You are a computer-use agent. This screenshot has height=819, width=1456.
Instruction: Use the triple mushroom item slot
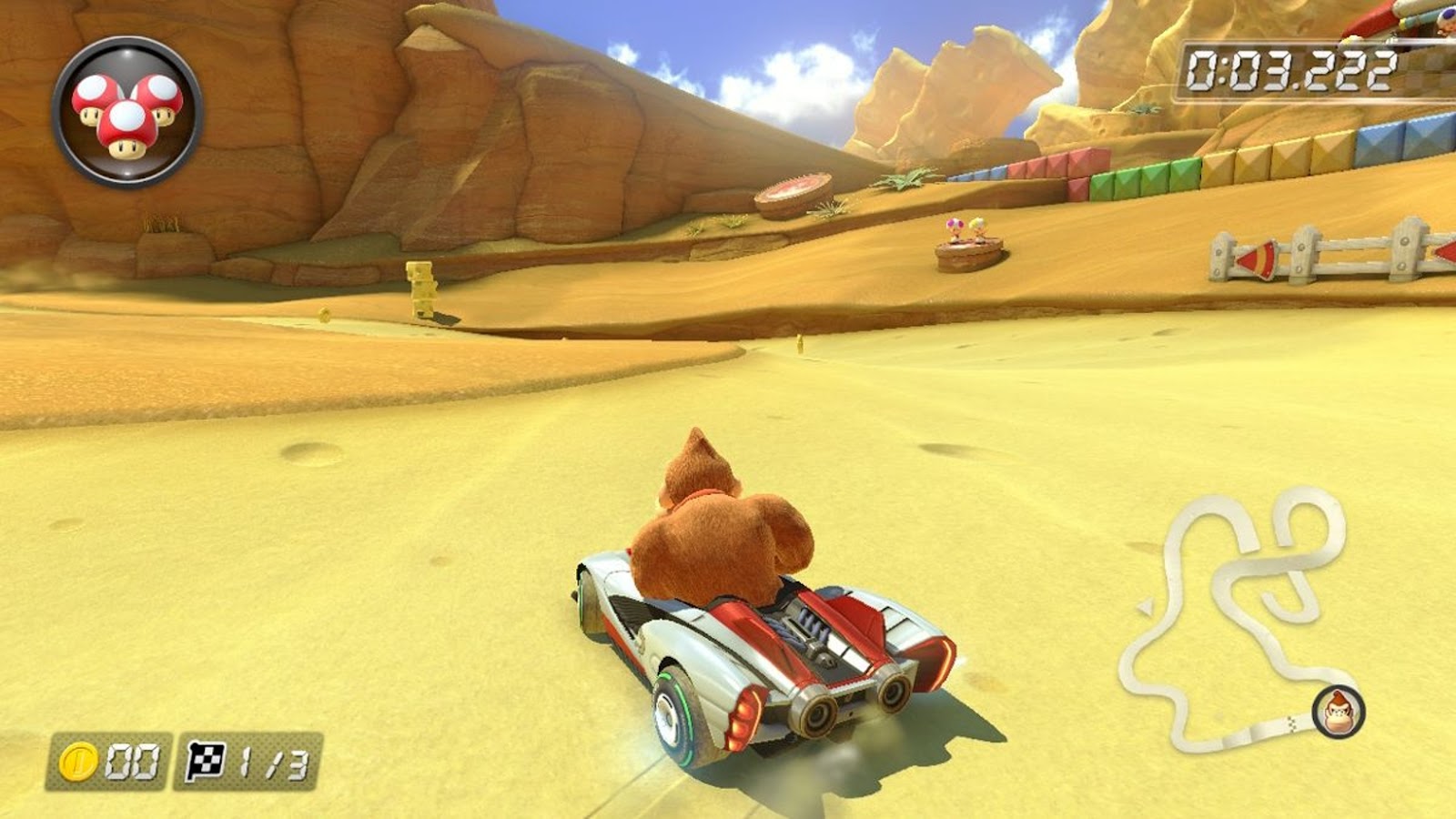[x=127, y=112]
